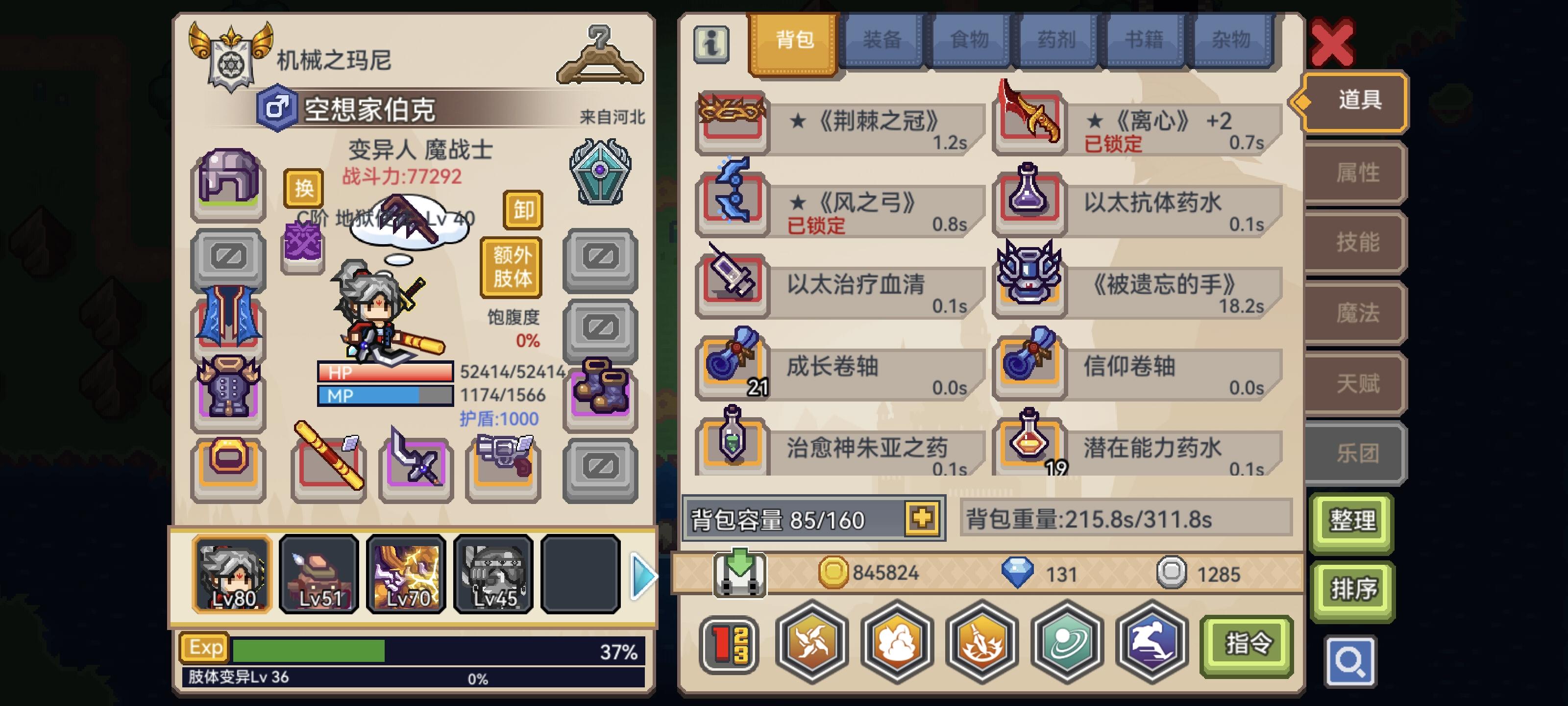Image resolution: width=1568 pixels, height=706 pixels.
Task: Switch to the 药剂 tab
Action: 1057,38
